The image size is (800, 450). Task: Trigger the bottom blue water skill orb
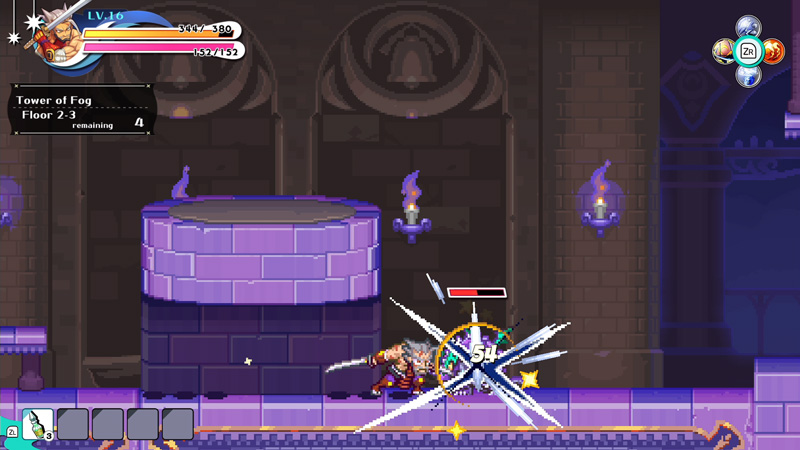[748, 75]
